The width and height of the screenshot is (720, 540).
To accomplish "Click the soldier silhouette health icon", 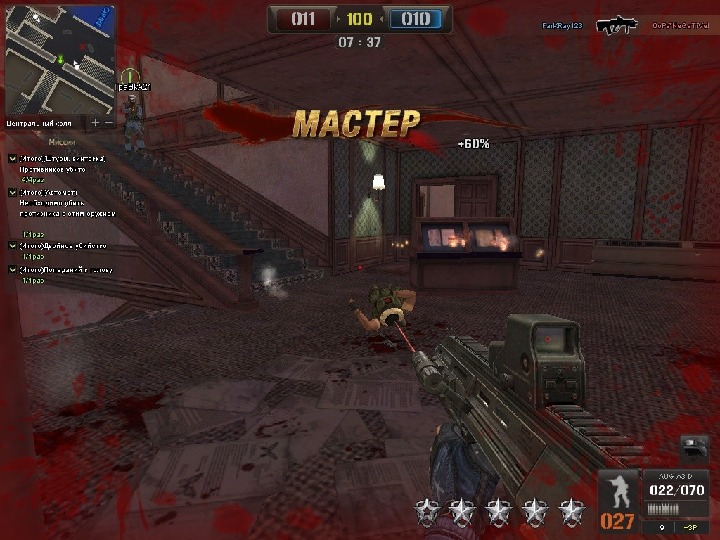I will [618, 492].
